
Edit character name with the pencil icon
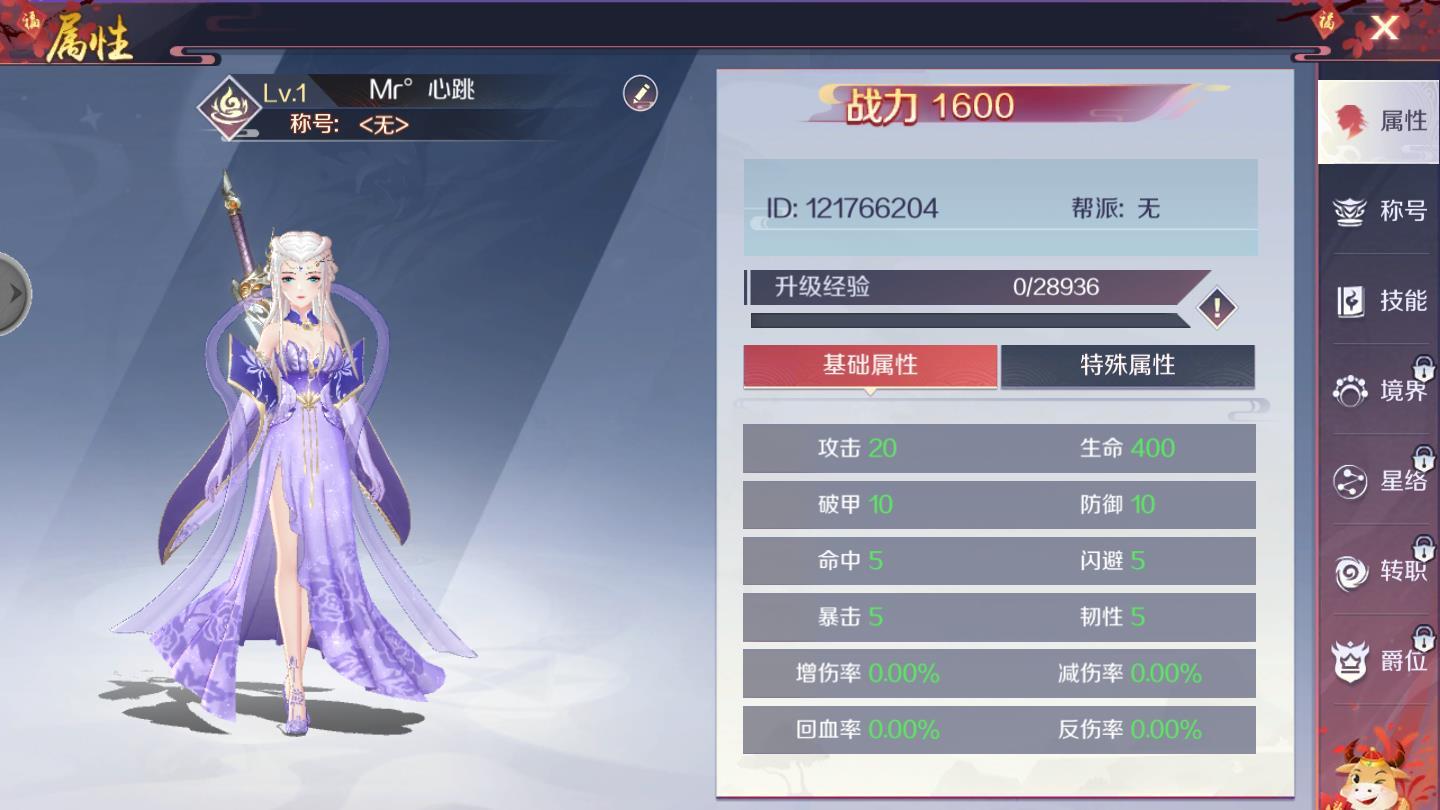(x=640, y=93)
